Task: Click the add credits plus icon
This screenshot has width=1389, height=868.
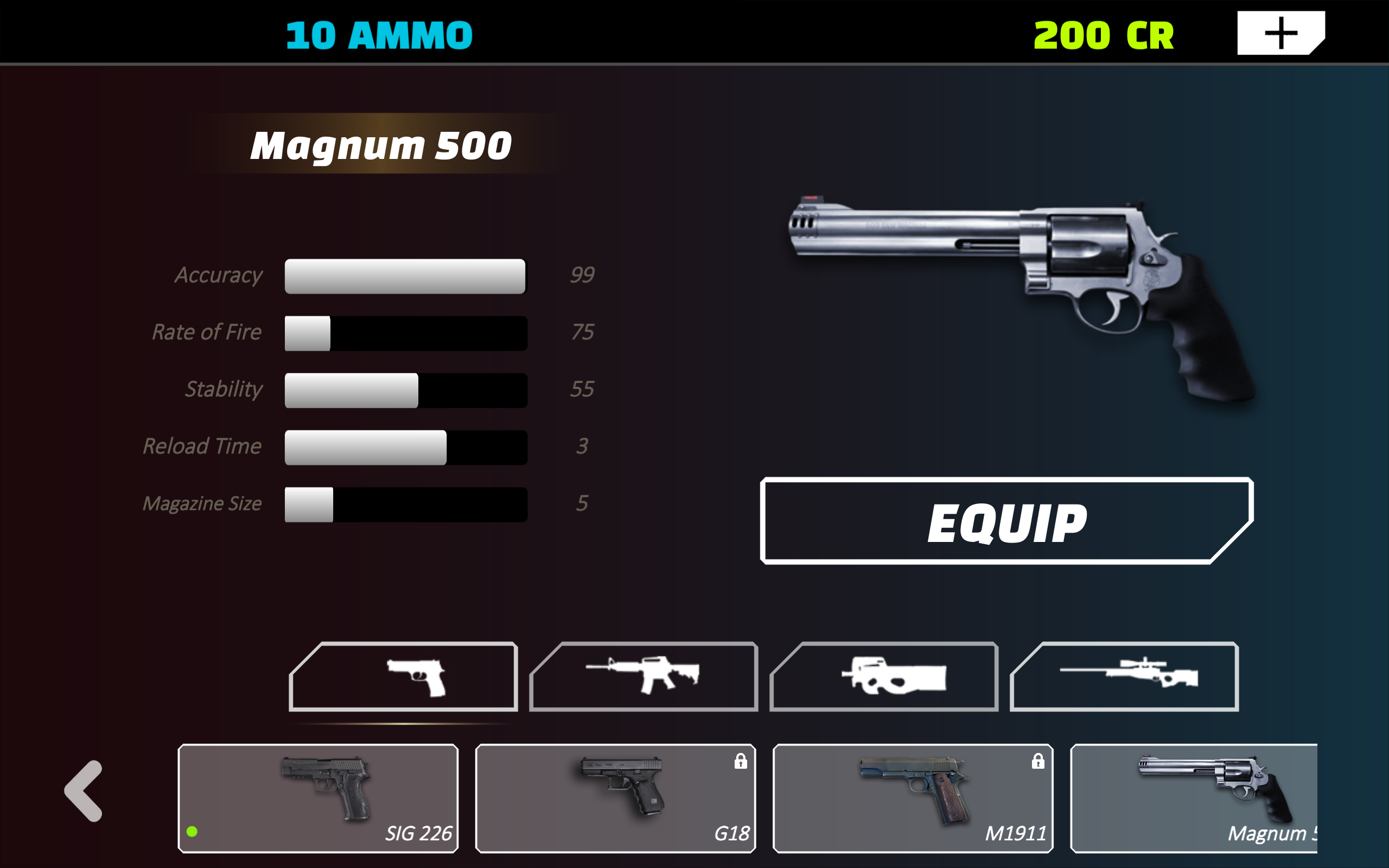Action: pyautogui.click(x=1280, y=33)
